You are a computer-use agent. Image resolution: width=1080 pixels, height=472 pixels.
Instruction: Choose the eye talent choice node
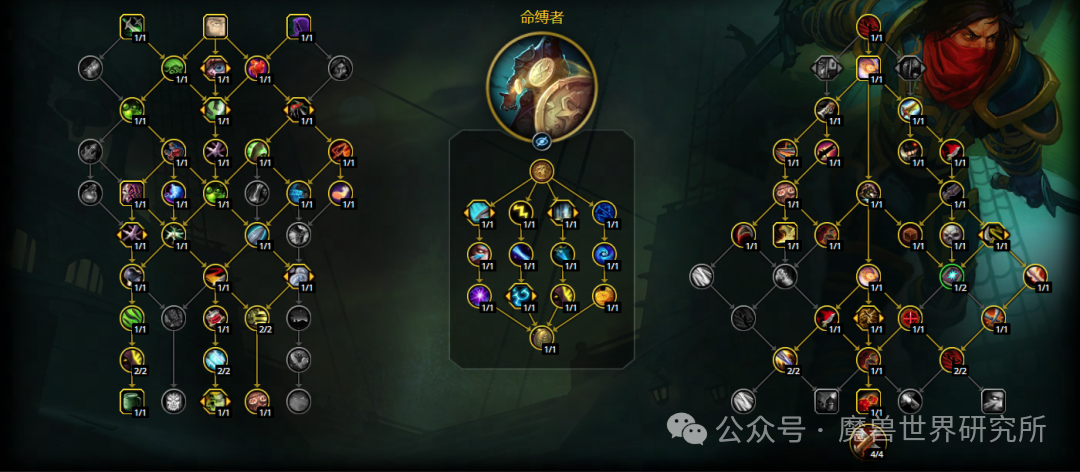(x=216, y=68)
